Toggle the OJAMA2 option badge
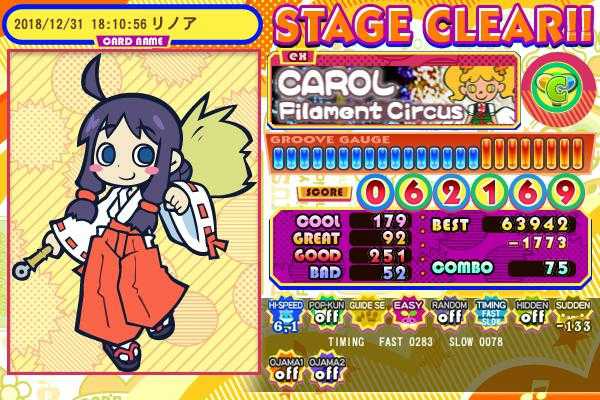 click(x=323, y=368)
